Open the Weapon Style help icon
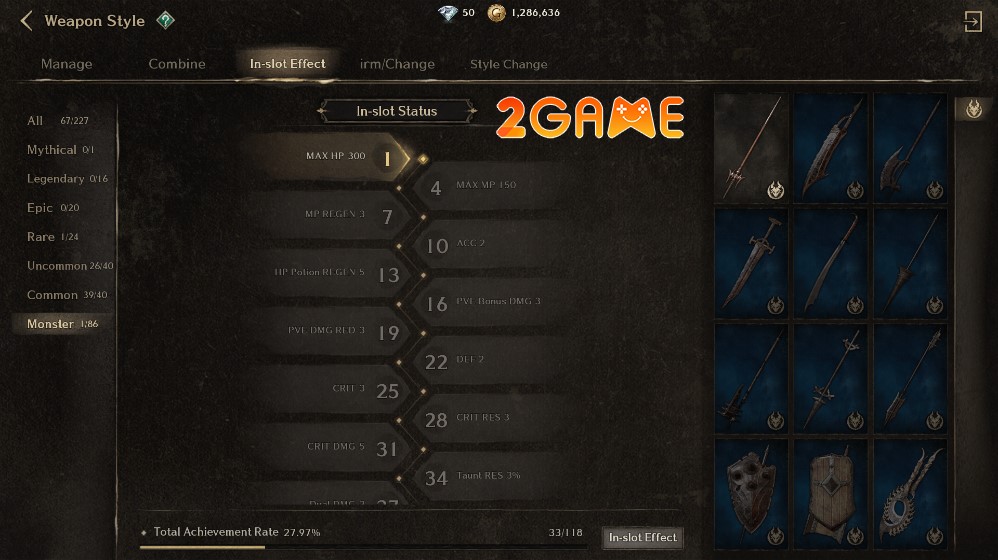 click(166, 20)
